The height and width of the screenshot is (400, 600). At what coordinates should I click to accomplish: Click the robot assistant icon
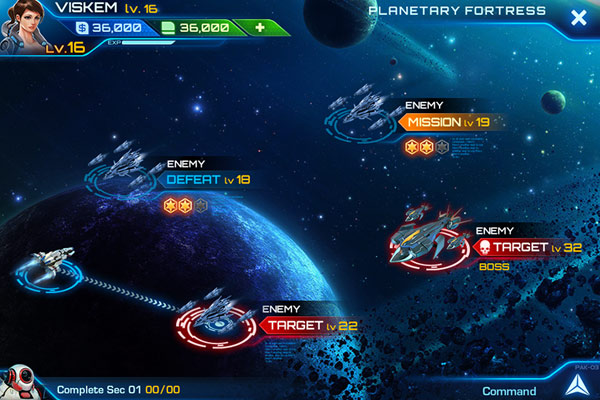coord(18,383)
